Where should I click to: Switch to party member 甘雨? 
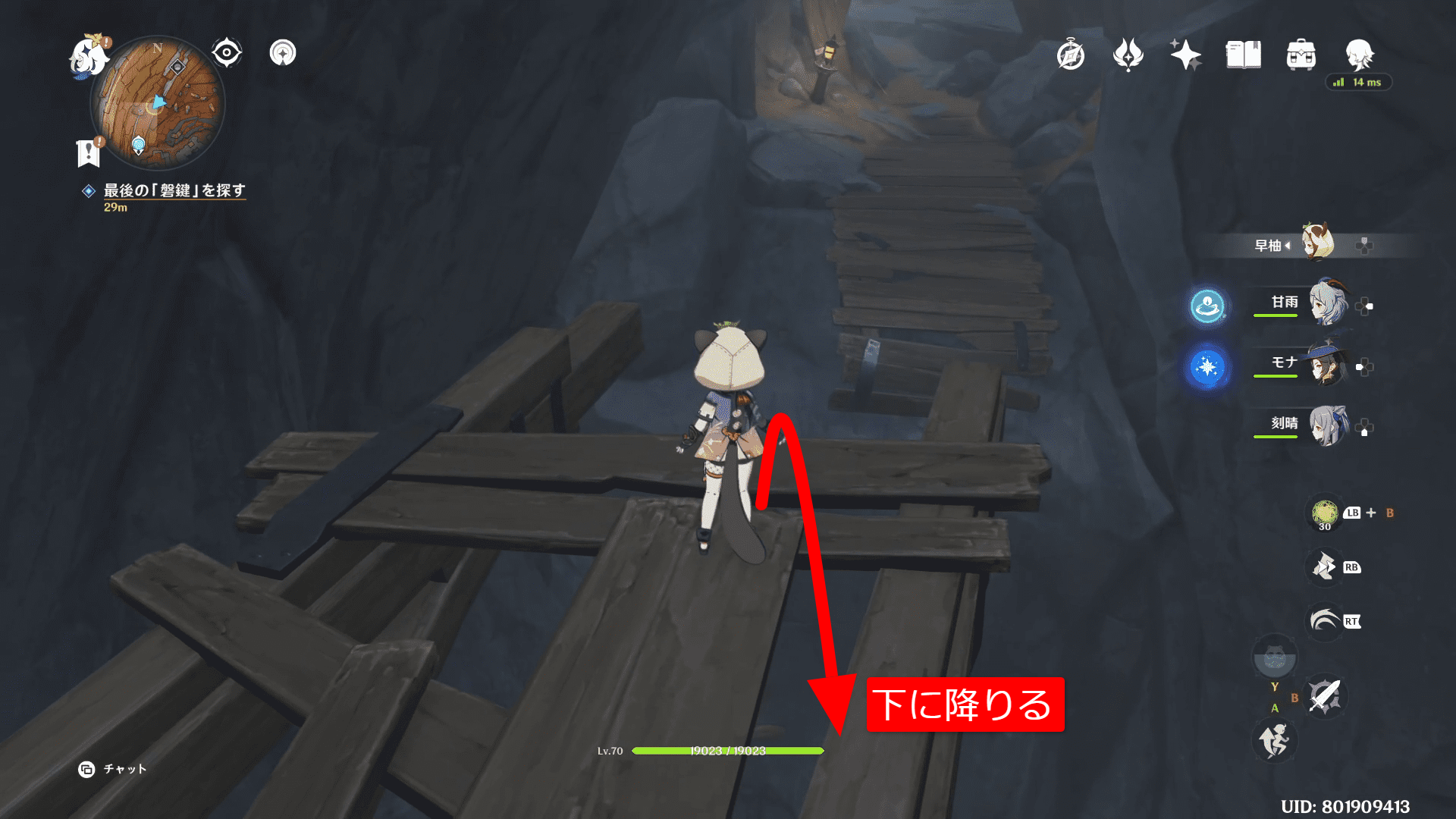(1327, 303)
